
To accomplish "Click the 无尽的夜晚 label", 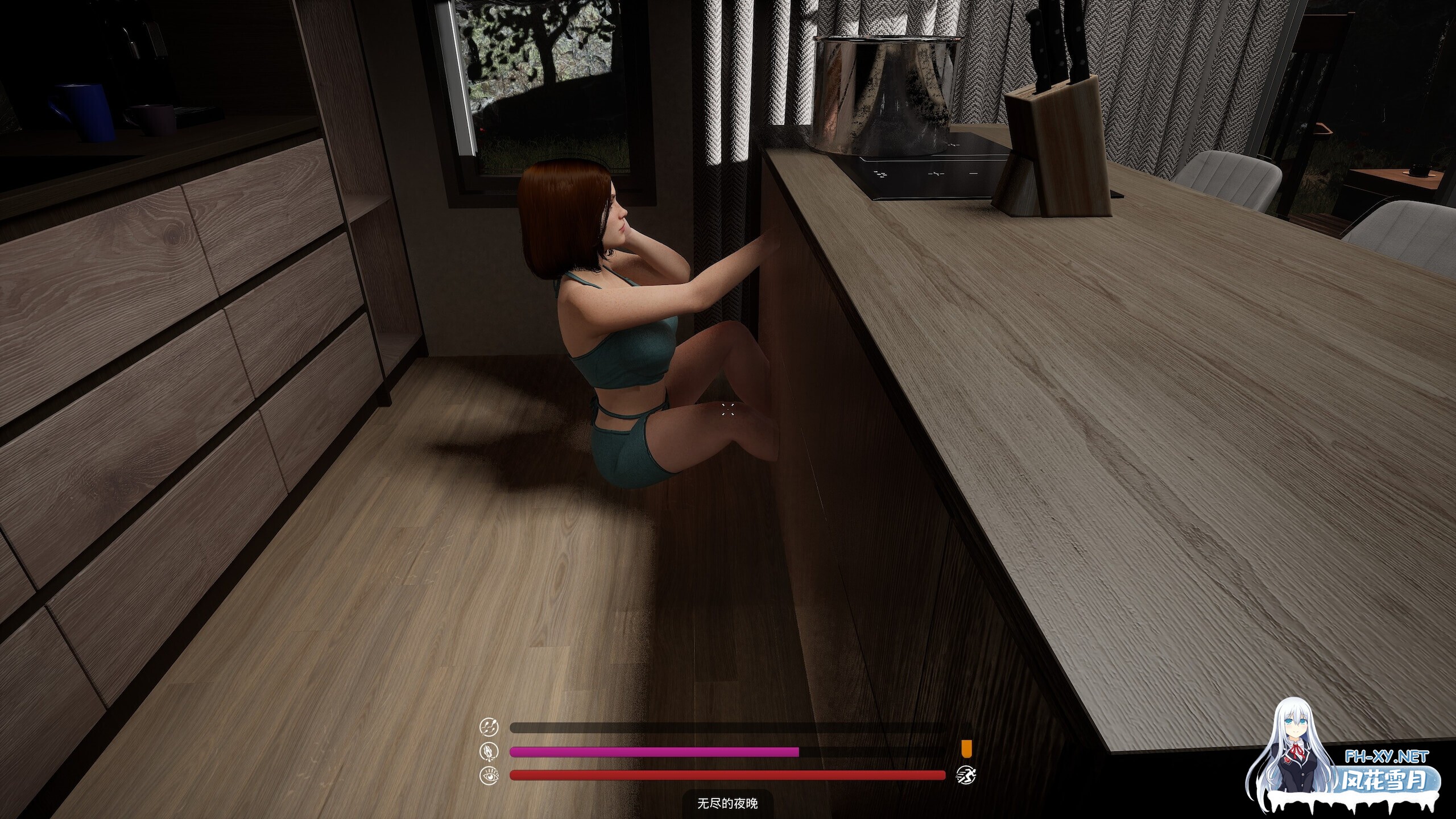I will [727, 804].
